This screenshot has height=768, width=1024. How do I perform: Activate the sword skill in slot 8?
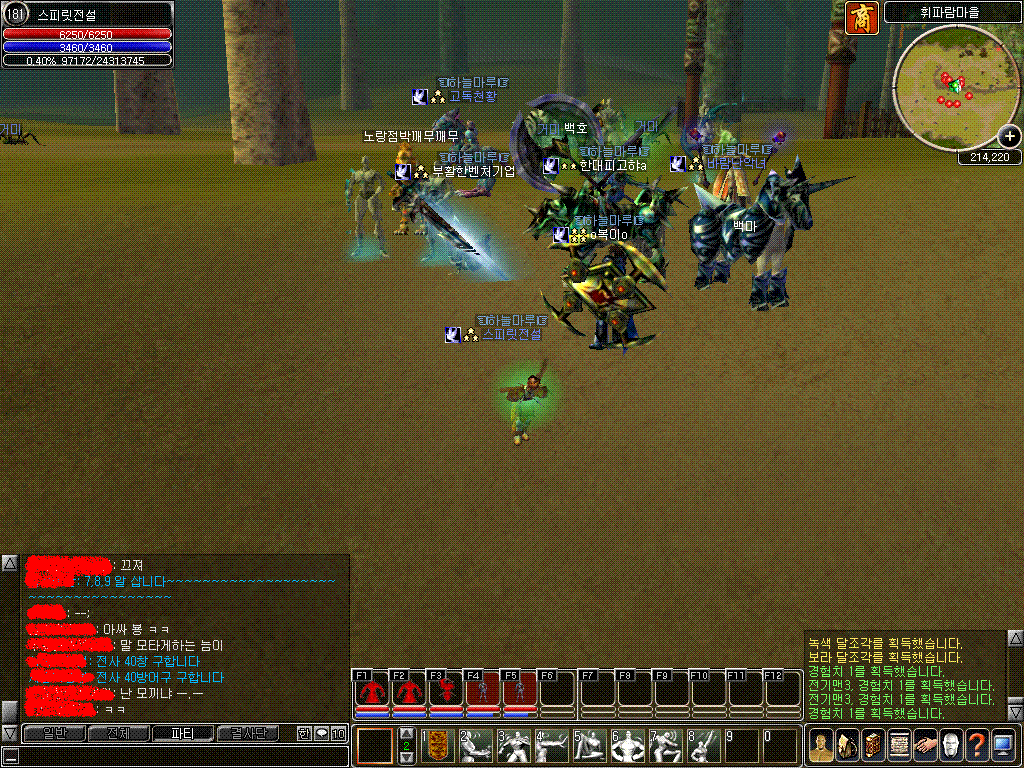click(704, 745)
